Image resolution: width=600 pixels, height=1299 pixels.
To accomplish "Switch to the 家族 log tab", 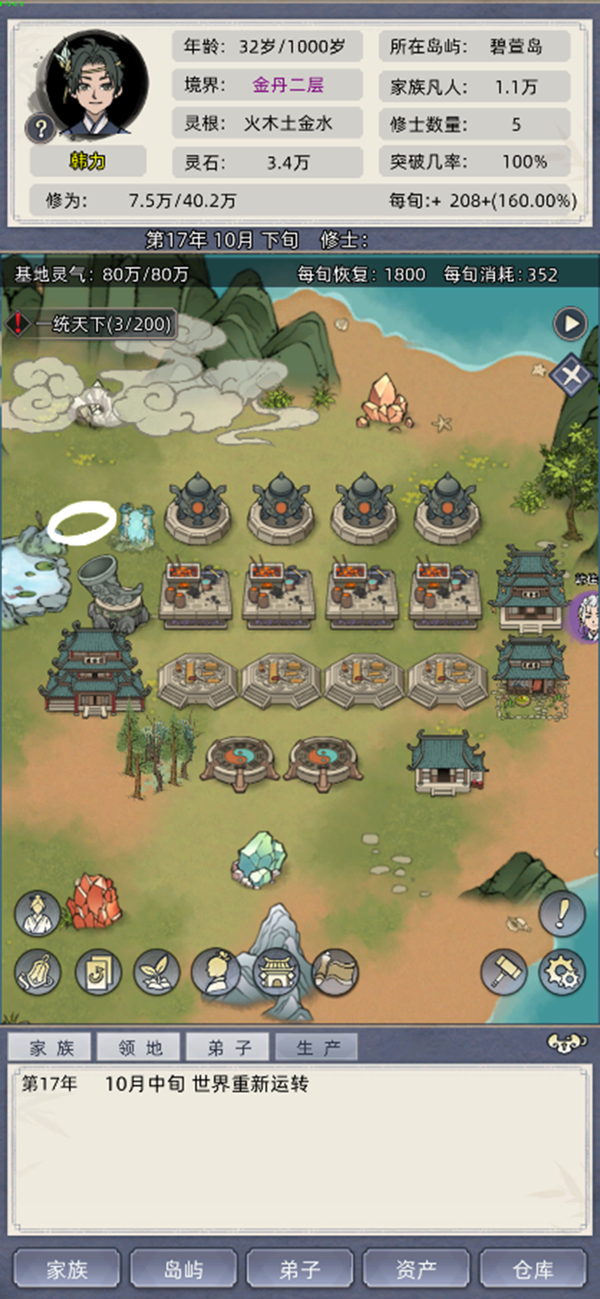I will [x=51, y=1048].
